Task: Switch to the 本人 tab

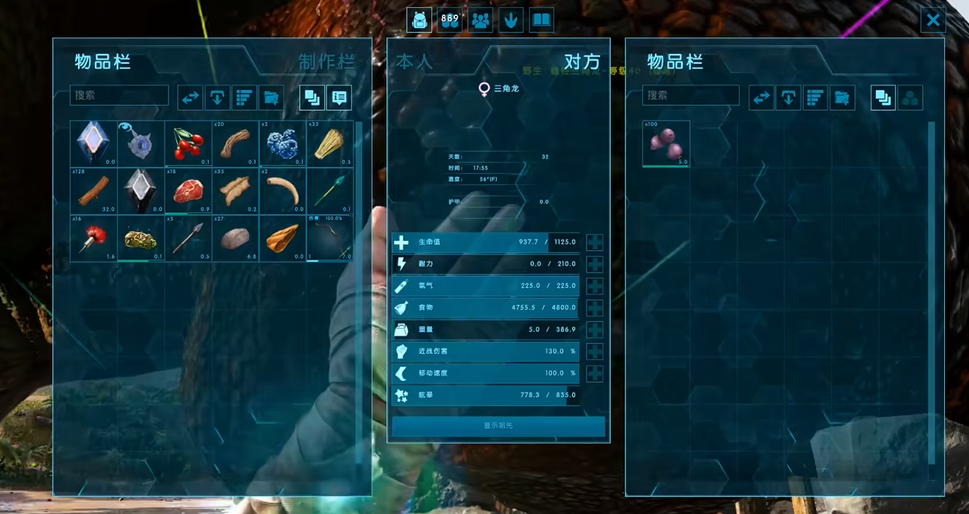Action: pos(414,62)
